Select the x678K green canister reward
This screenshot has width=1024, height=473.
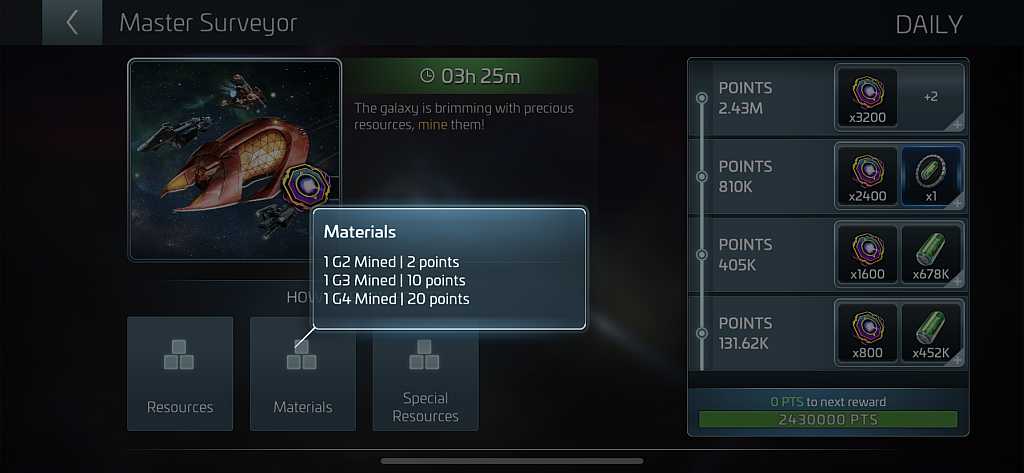click(x=931, y=254)
